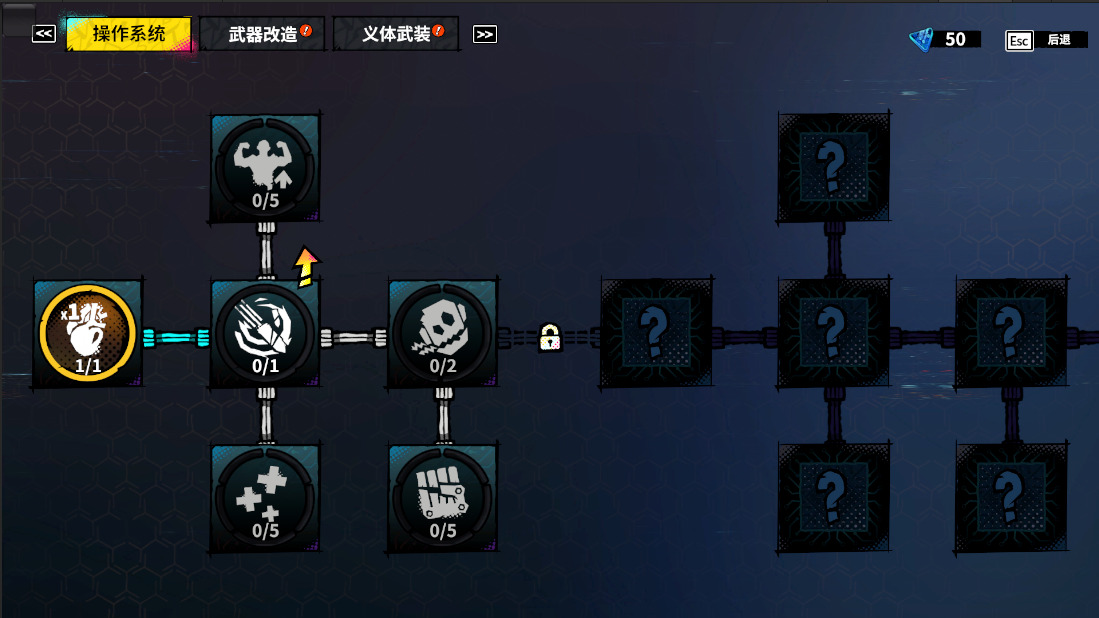Select the armored fist skill node
This screenshot has height=618, width=1099.
click(443, 498)
